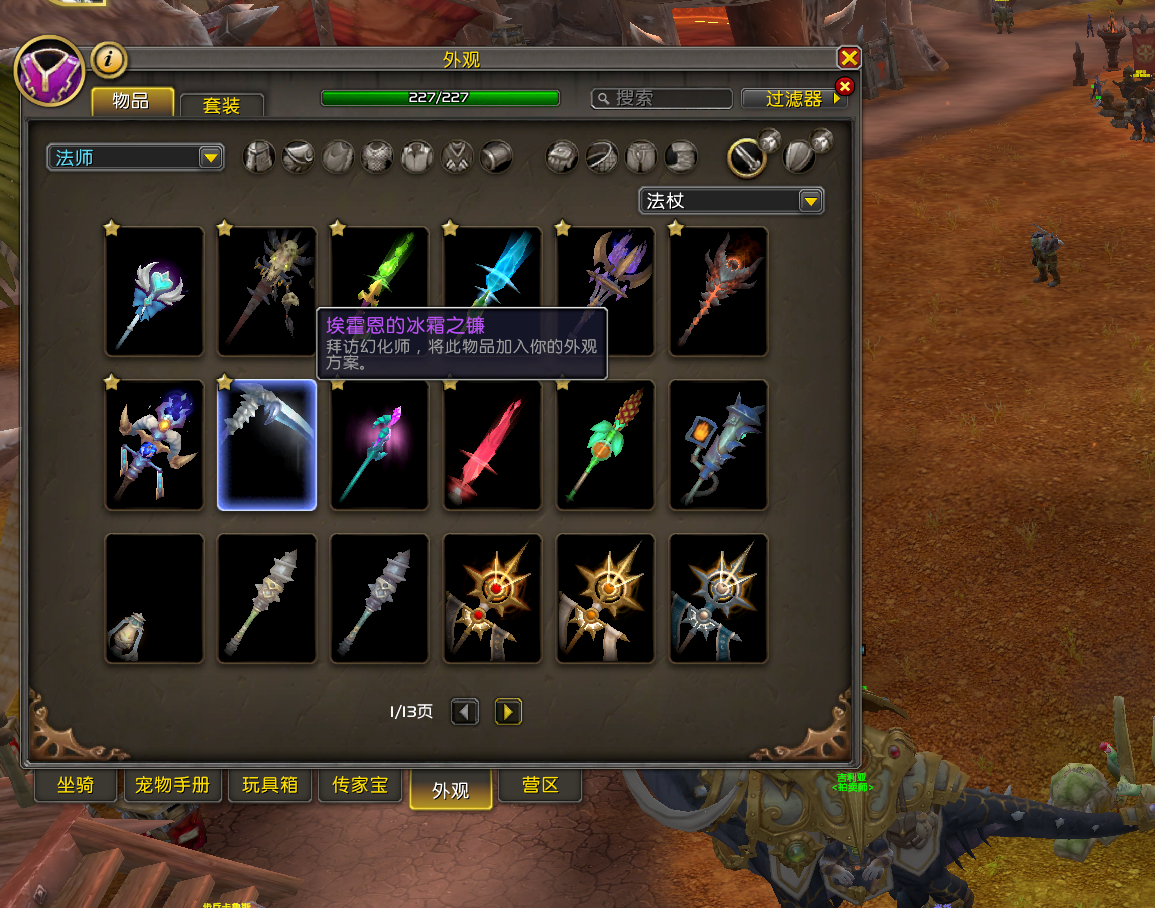
Task: Select the 物品 tab
Action: tap(131, 101)
